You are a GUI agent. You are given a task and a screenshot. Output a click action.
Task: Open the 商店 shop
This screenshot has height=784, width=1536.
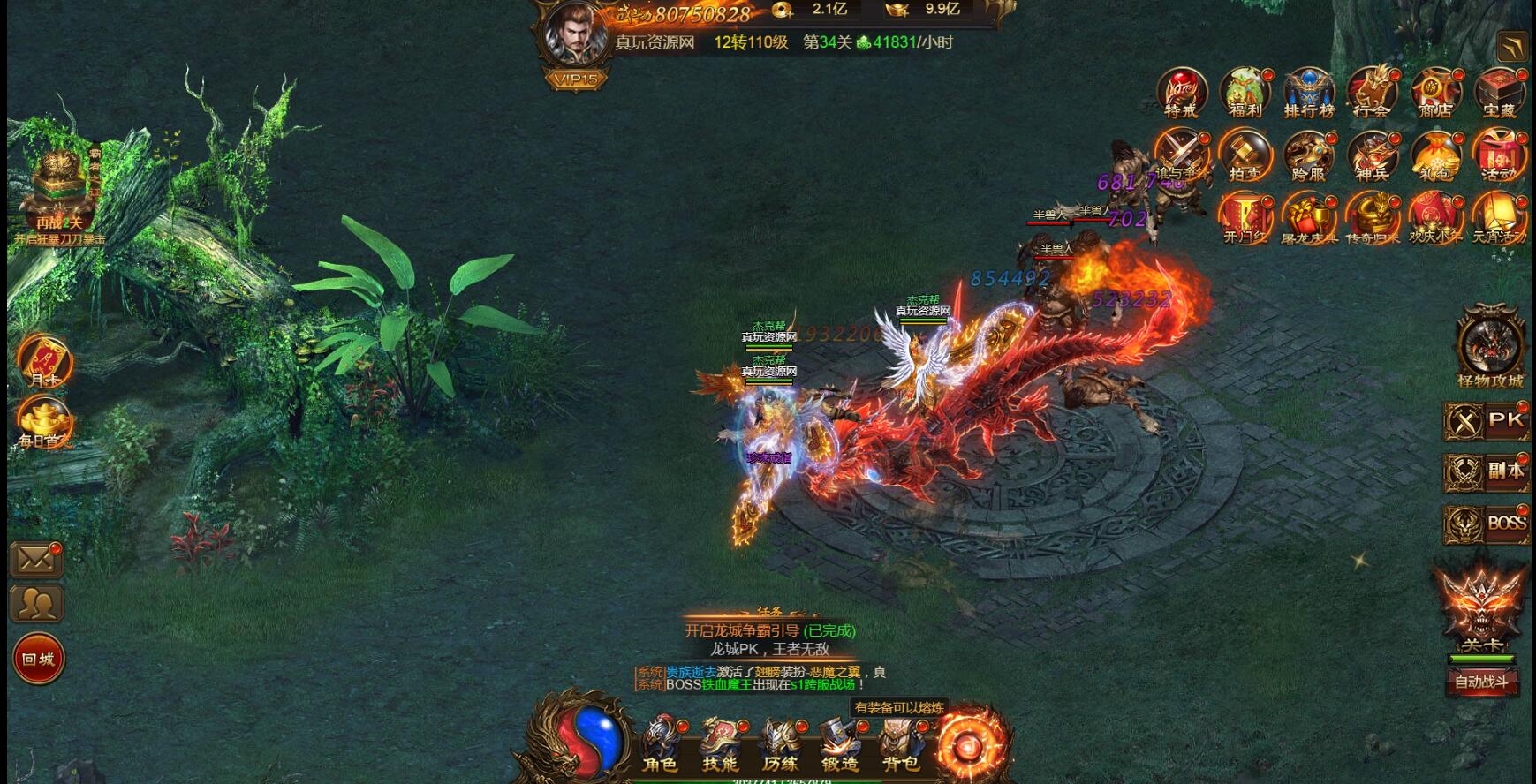1435,93
